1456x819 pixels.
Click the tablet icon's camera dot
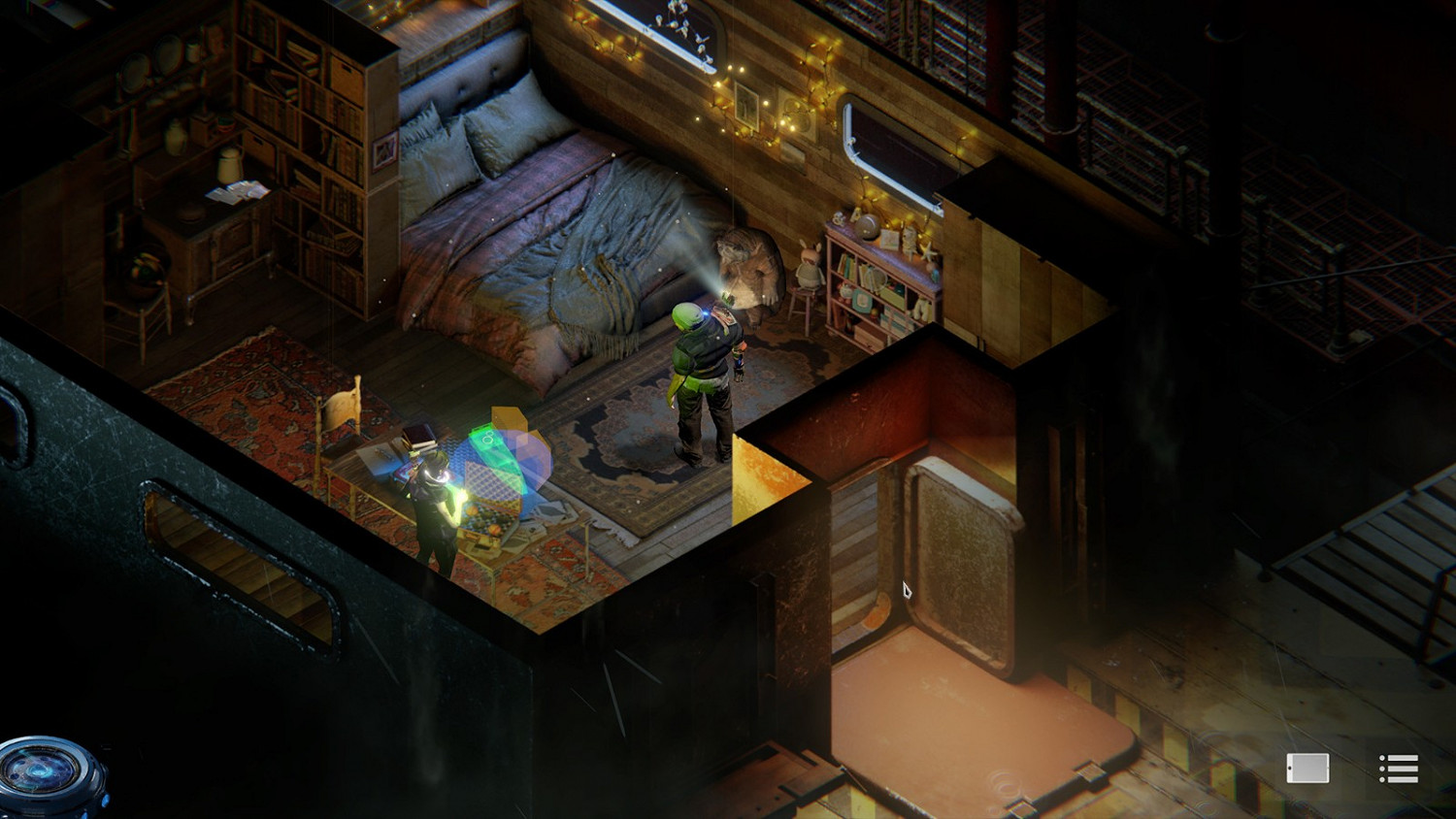click(x=1289, y=769)
